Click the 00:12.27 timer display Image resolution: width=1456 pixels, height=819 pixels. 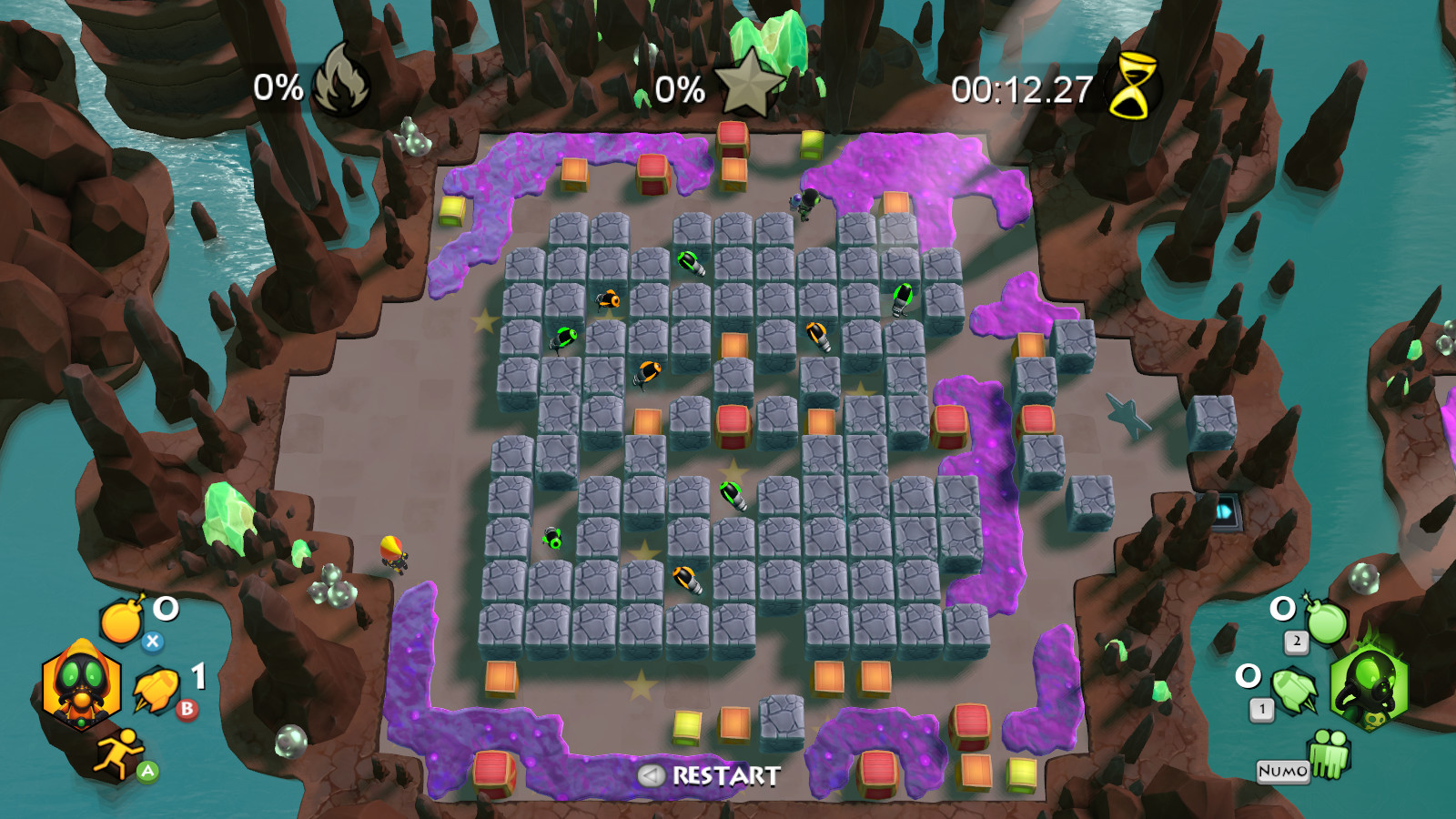(x=1021, y=88)
